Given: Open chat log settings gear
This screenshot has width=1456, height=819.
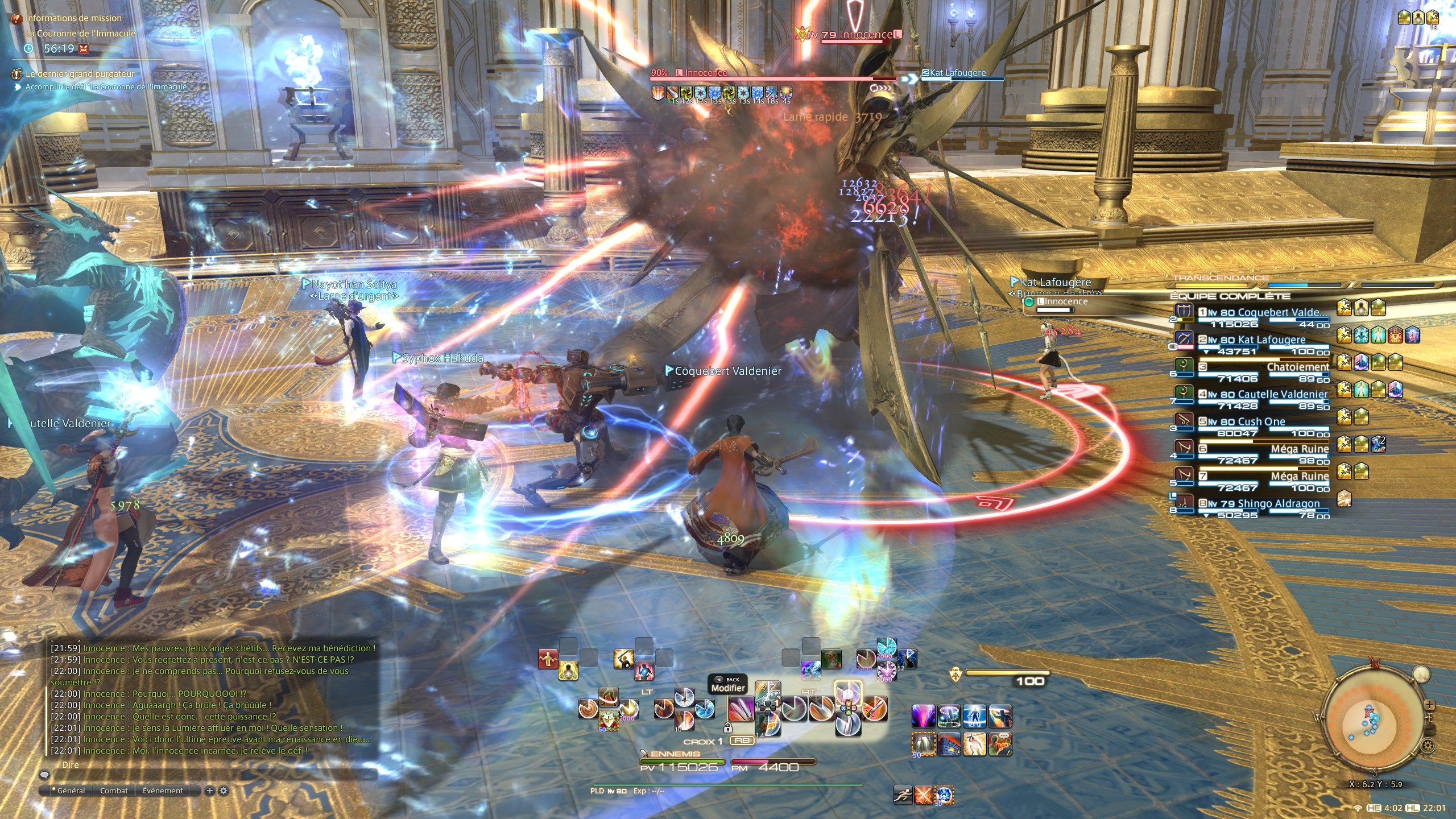Looking at the screenshot, I should [224, 791].
